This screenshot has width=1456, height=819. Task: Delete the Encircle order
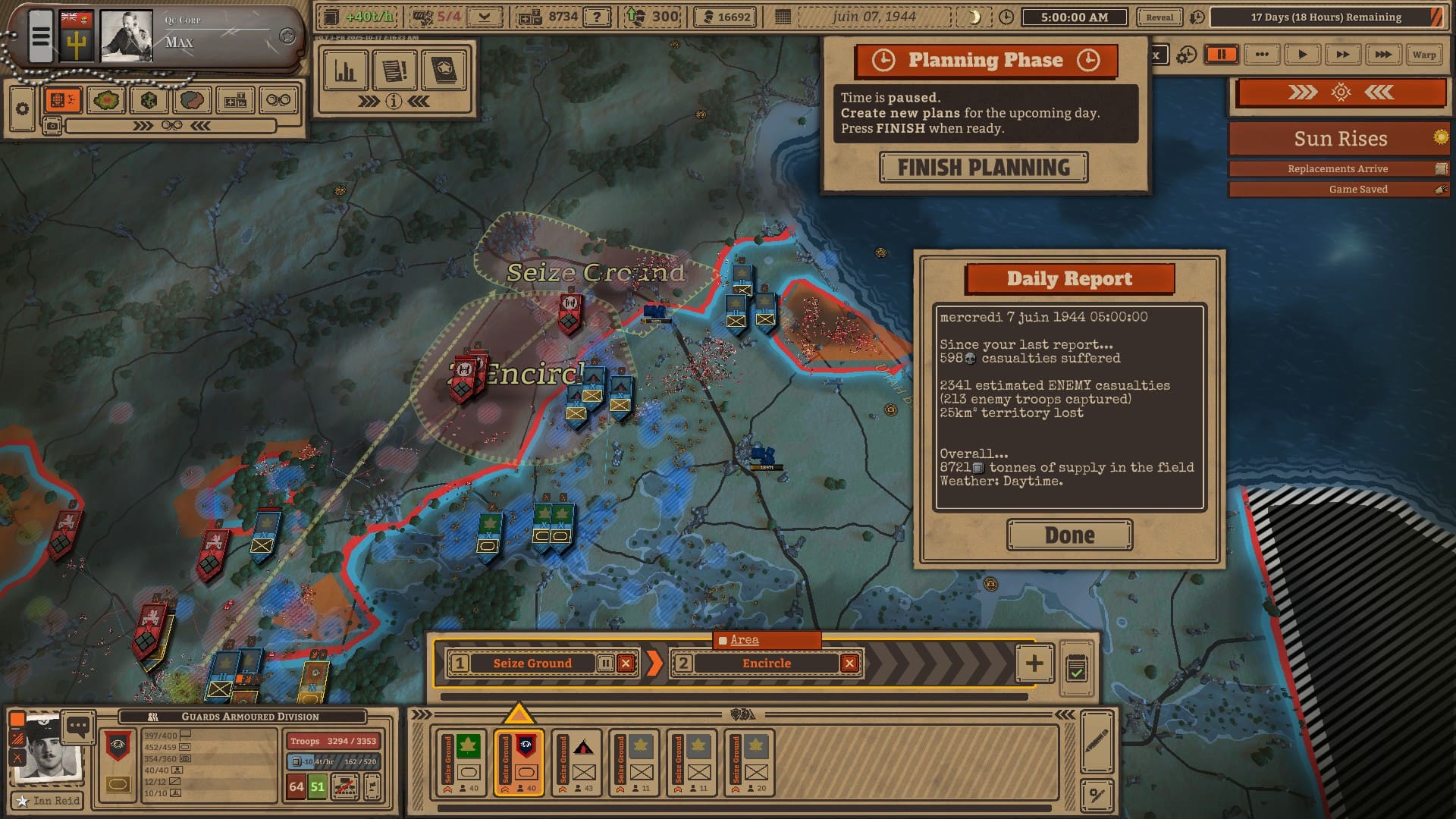[x=849, y=664]
